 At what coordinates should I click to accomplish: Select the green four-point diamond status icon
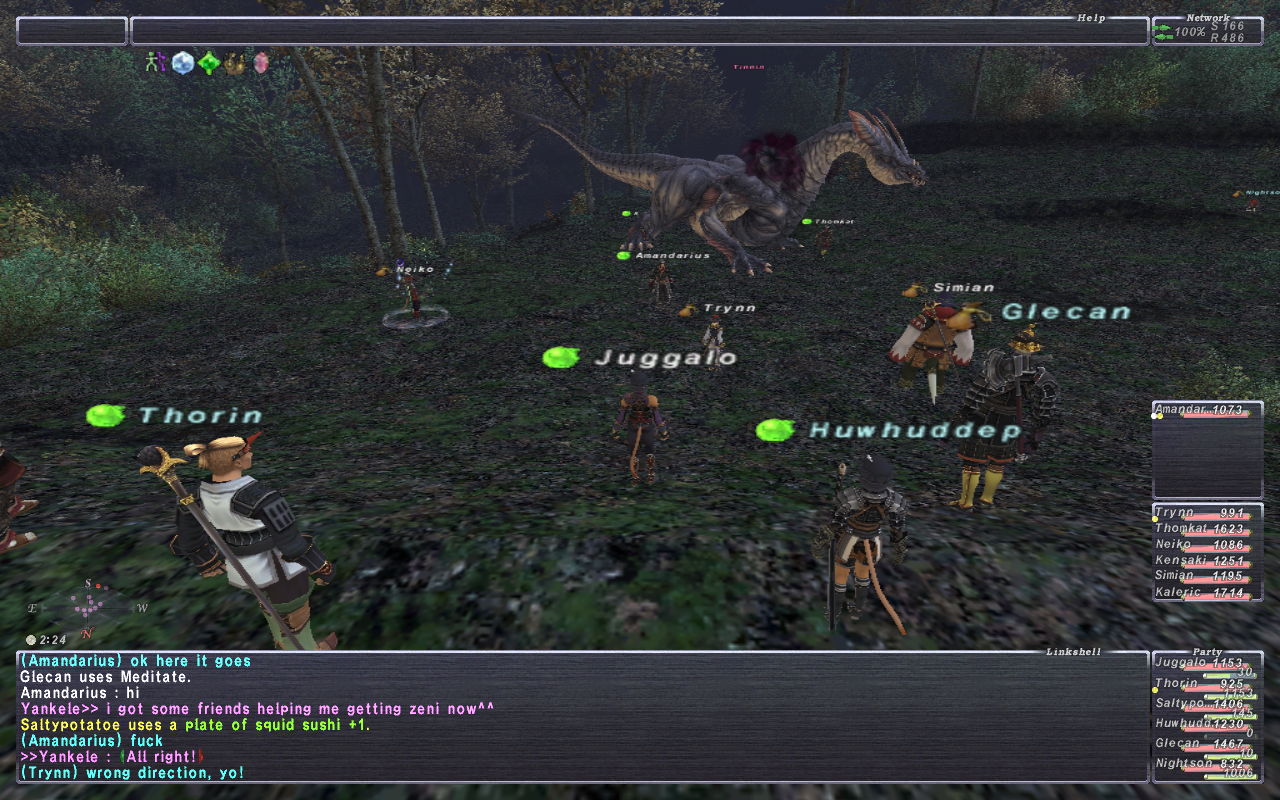coord(208,63)
